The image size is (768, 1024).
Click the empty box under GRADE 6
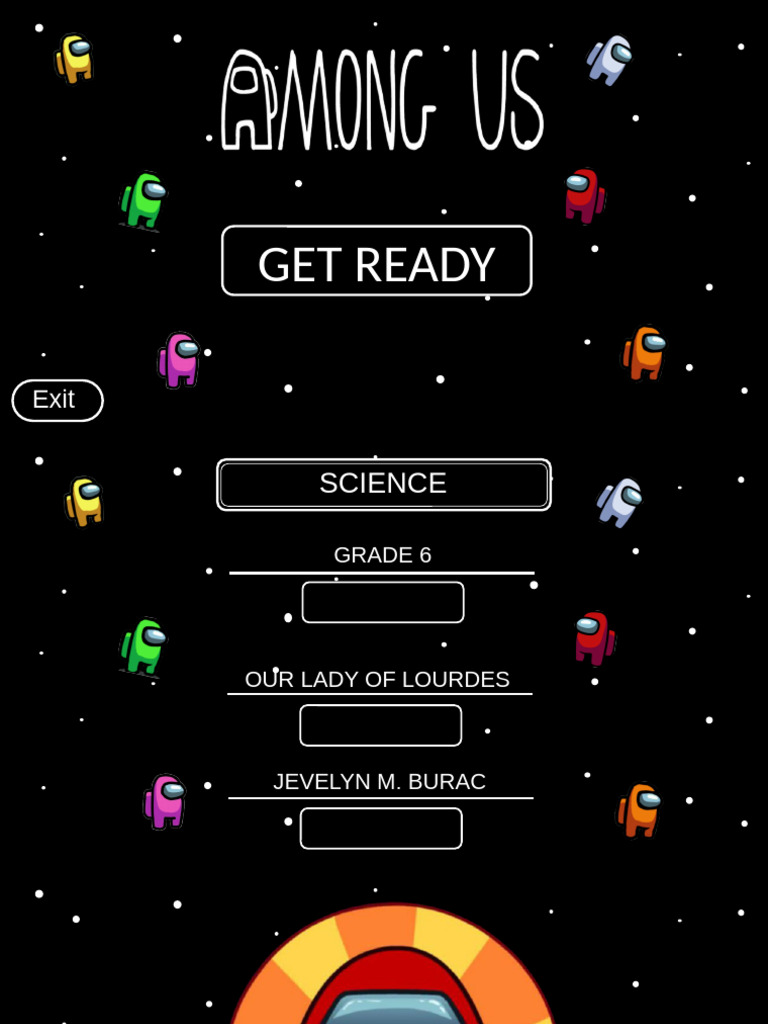click(383, 602)
